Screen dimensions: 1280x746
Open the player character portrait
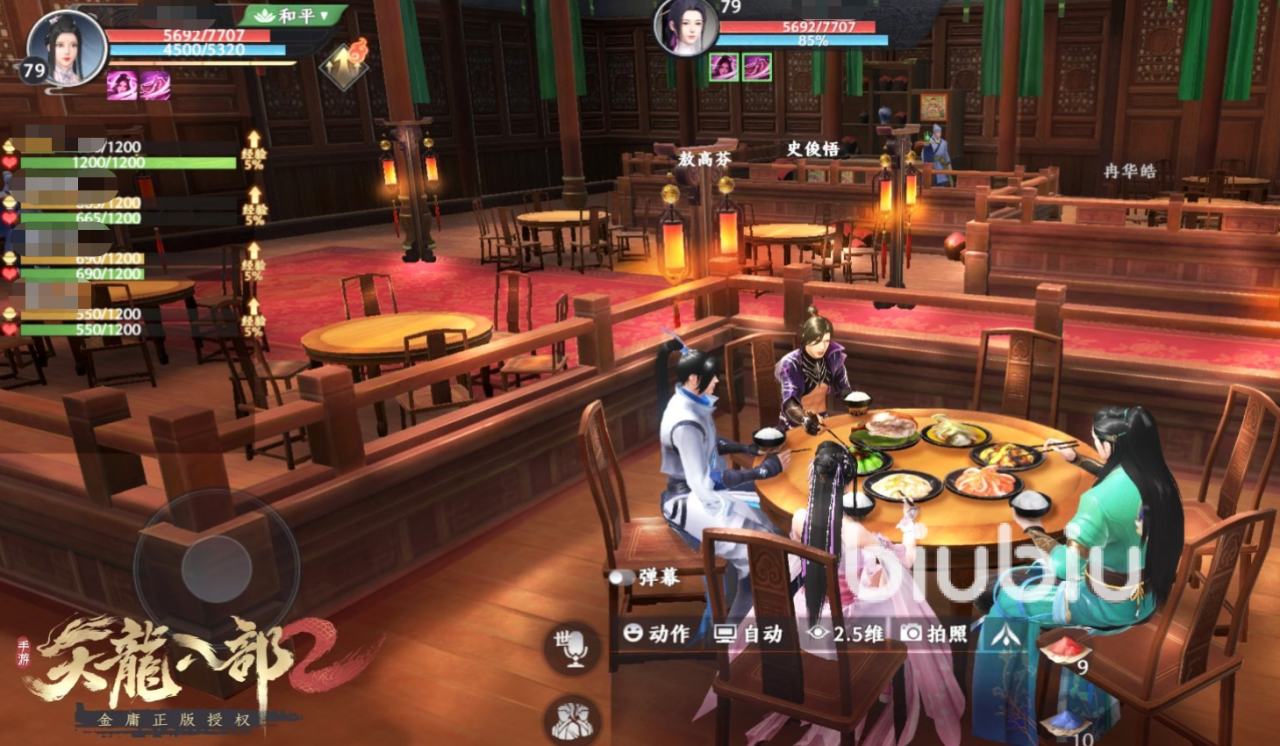66,47
